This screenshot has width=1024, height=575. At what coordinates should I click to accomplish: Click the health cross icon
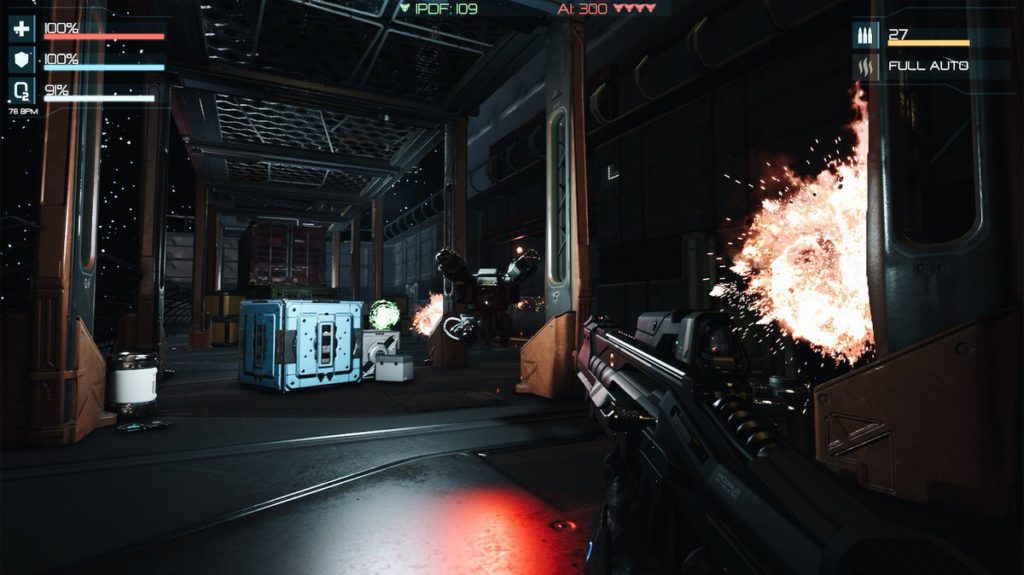[21, 28]
